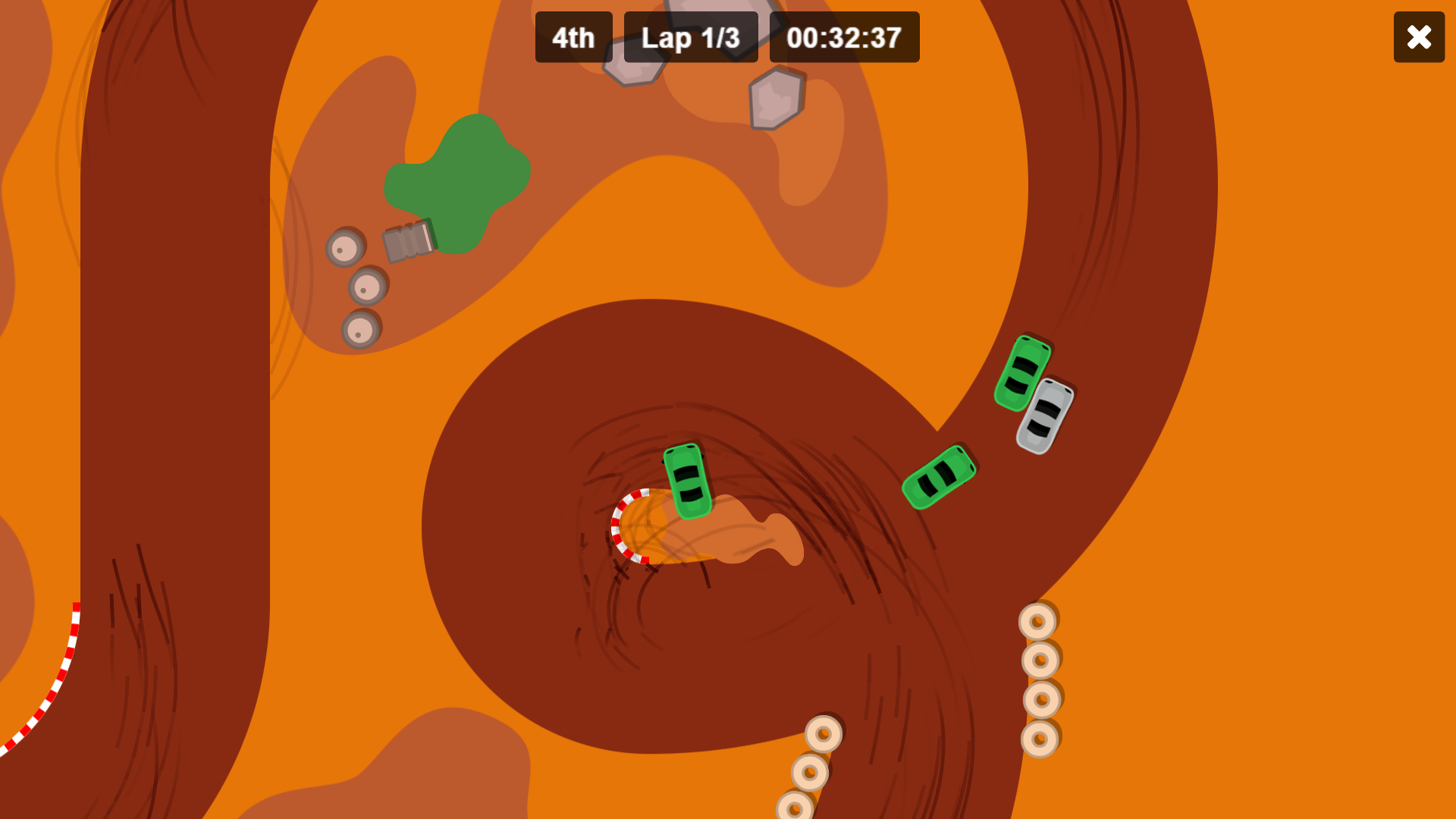Click the X button to exit the race
The height and width of the screenshot is (819, 1456).
(x=1419, y=37)
